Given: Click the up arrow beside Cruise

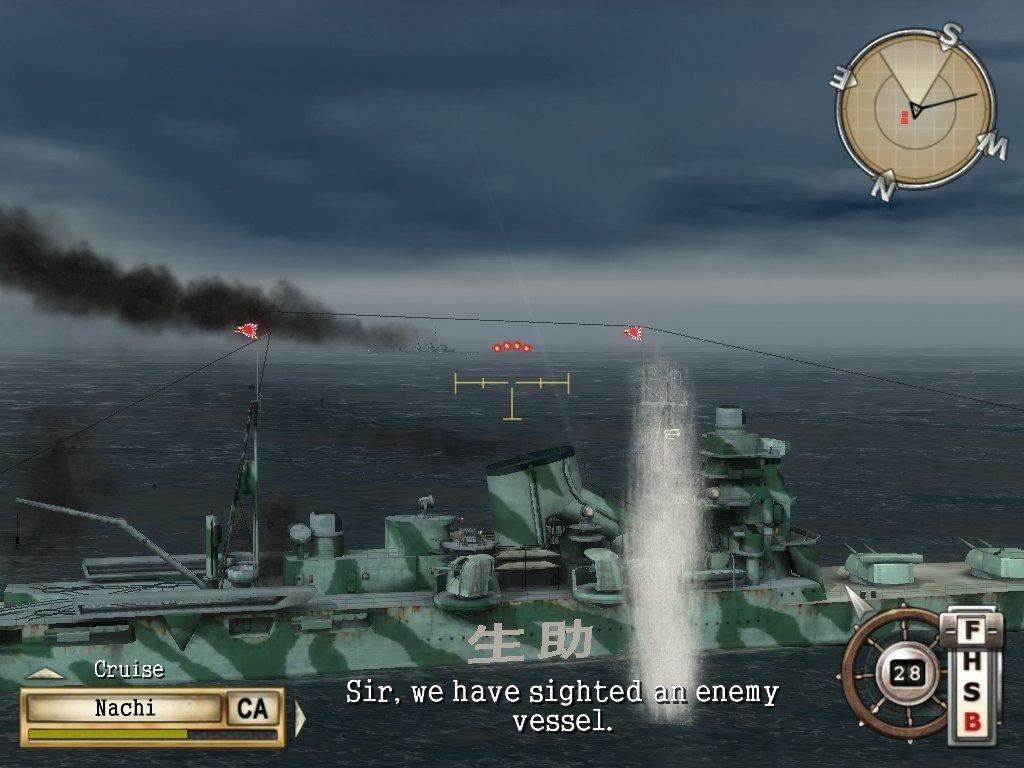Looking at the screenshot, I should 45,674.
